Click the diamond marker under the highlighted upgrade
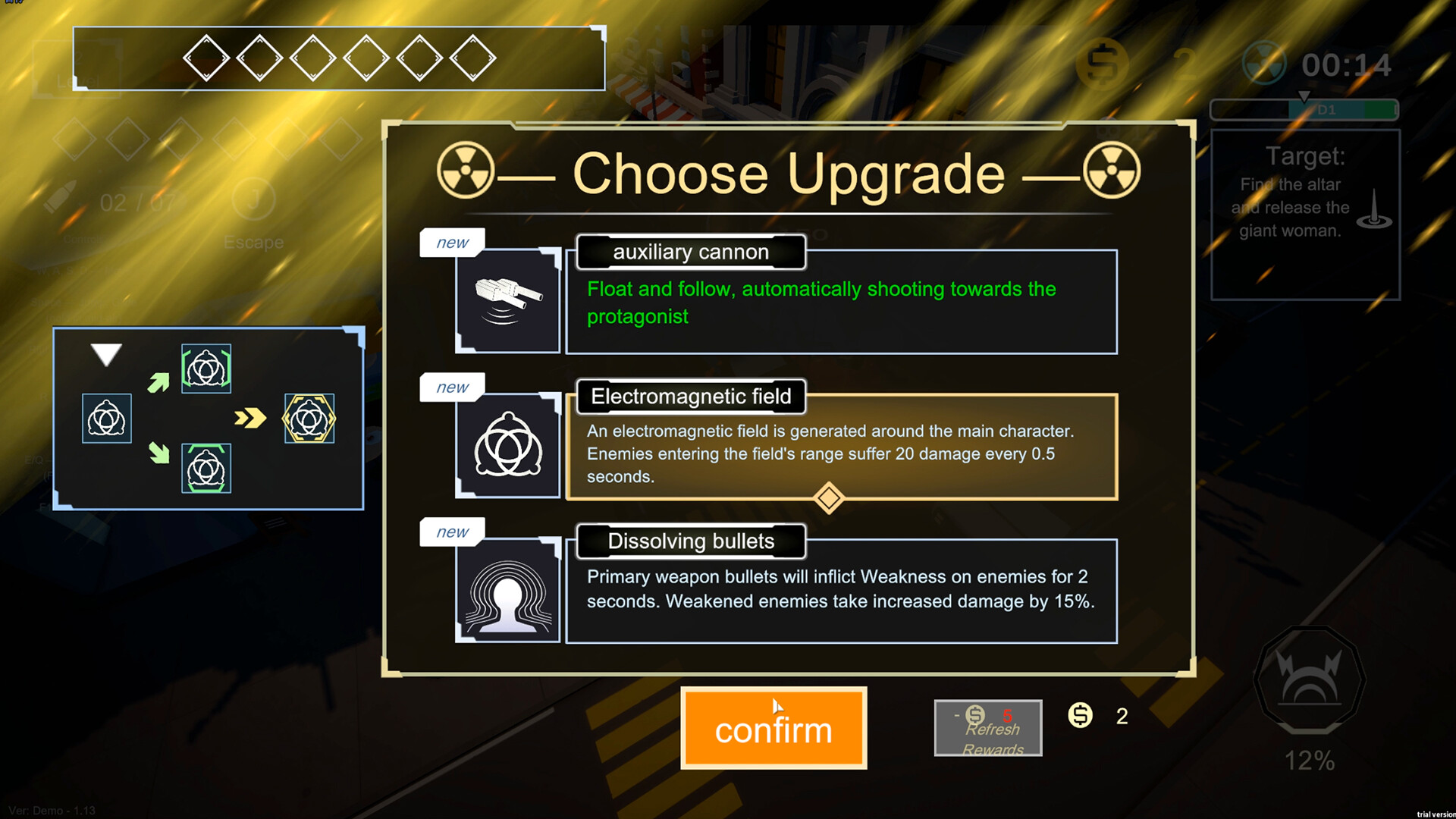The image size is (1456, 819). [x=828, y=499]
